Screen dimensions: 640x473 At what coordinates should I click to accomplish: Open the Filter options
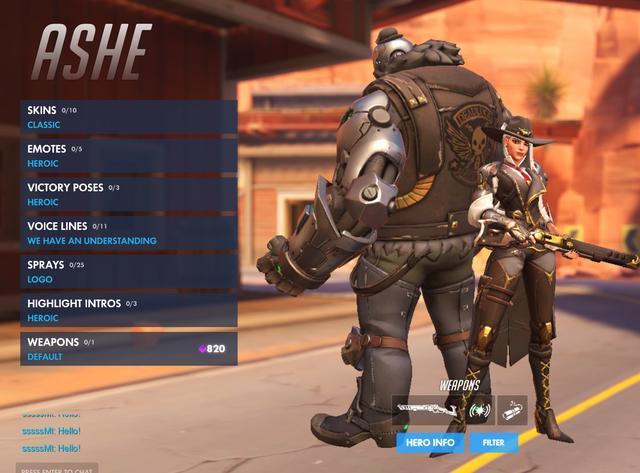[493, 441]
